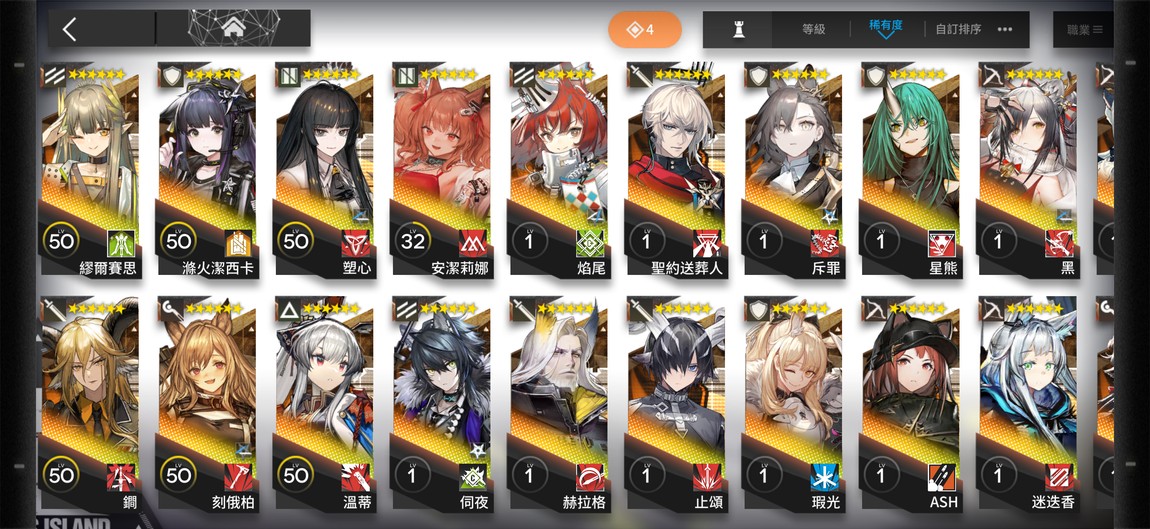Click the chess rook icon button
The height and width of the screenshot is (529, 1150).
point(738,30)
